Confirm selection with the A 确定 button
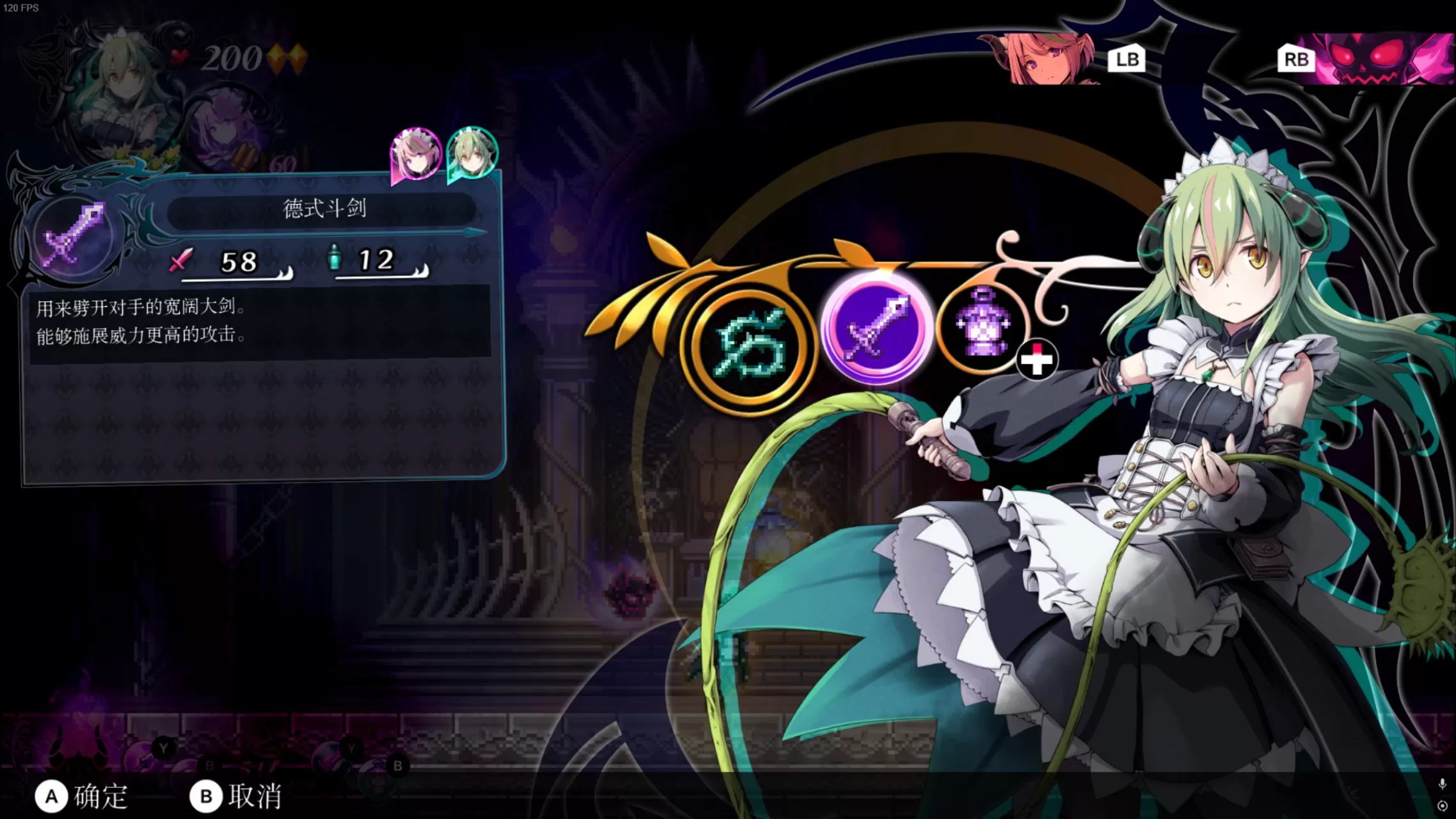 tap(83, 795)
